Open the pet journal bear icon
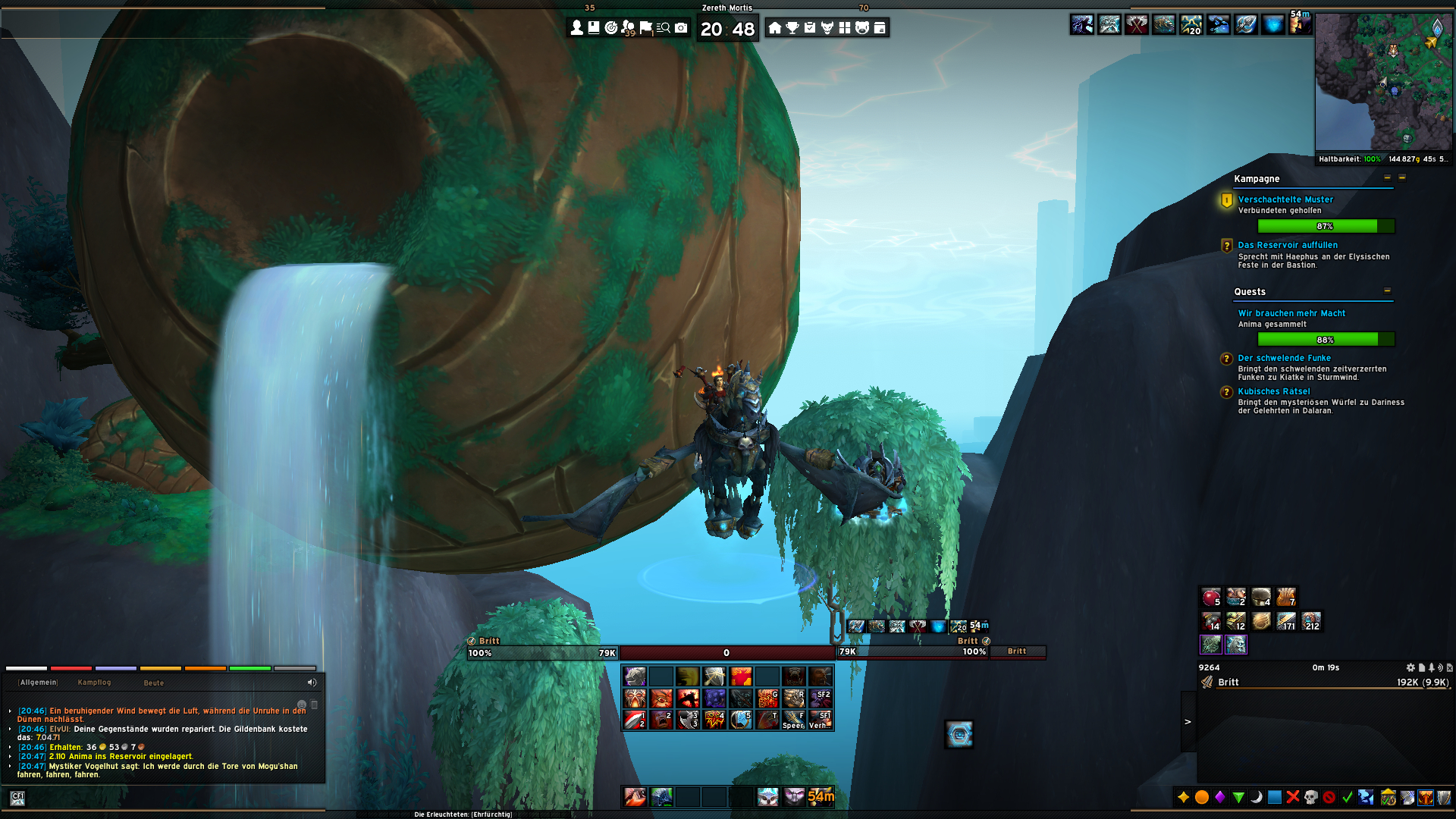Image resolution: width=1456 pixels, height=819 pixels. 862,28
